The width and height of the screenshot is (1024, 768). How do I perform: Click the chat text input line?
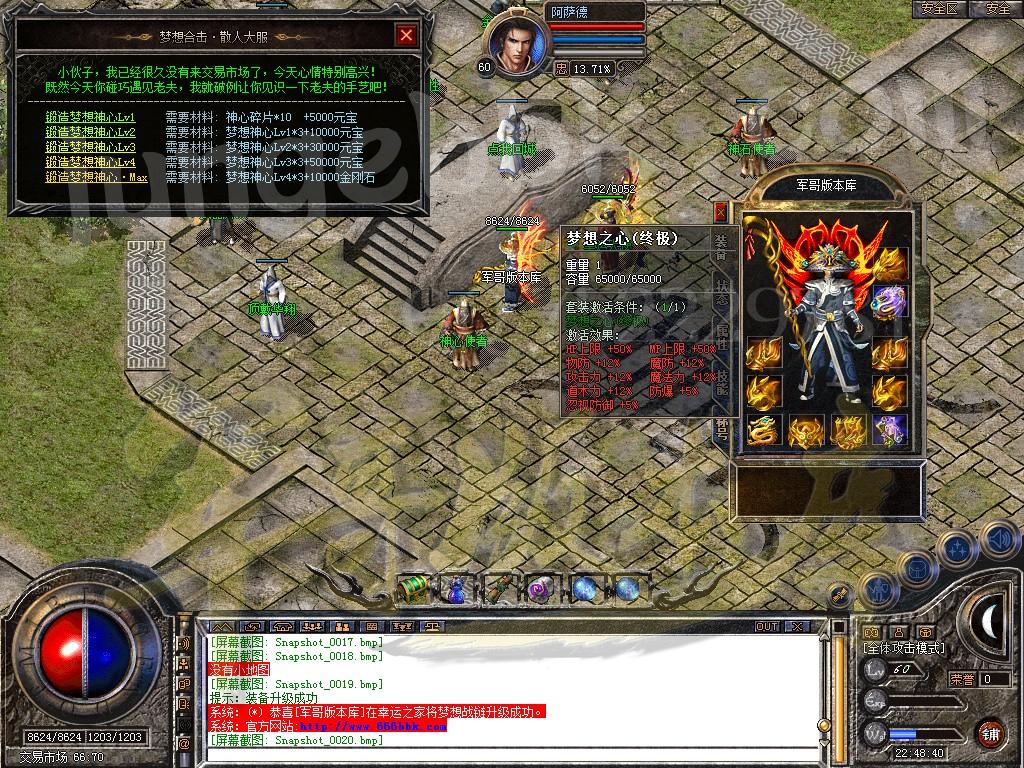pos(500,755)
